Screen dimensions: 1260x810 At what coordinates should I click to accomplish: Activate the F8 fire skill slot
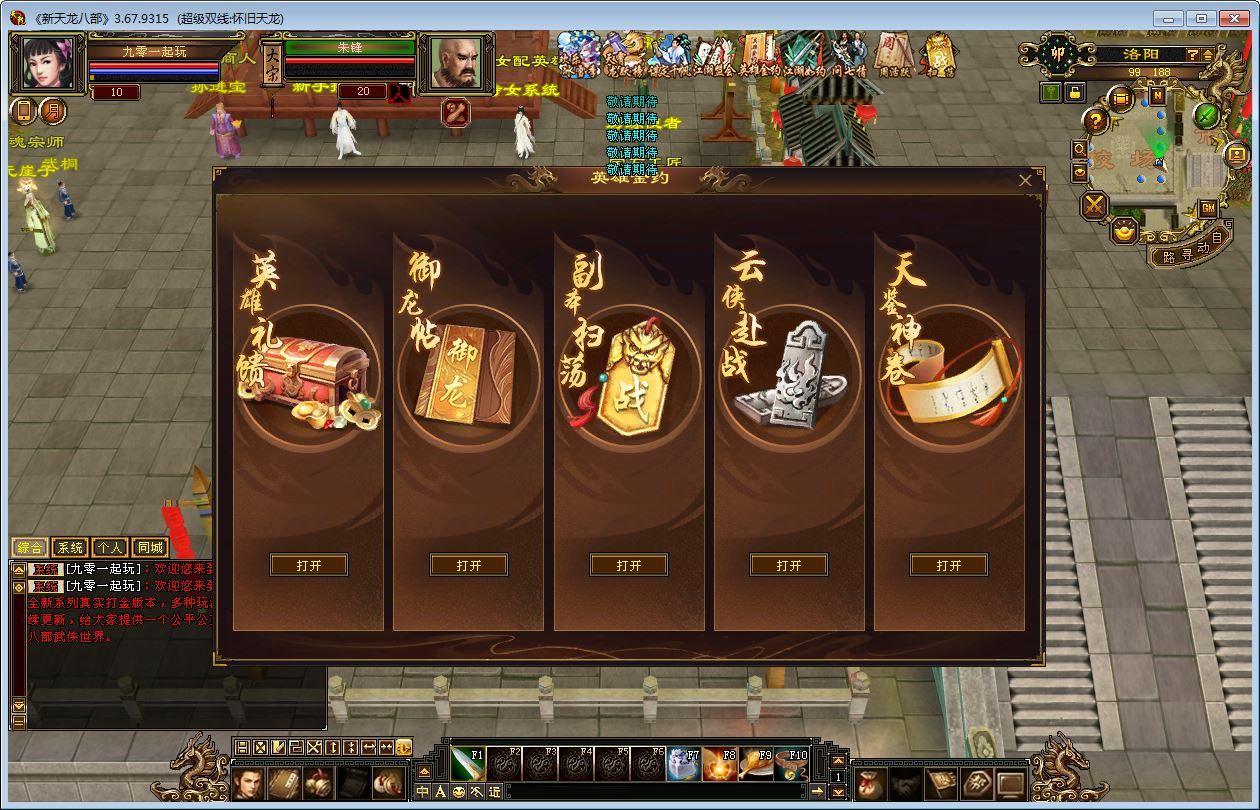719,763
